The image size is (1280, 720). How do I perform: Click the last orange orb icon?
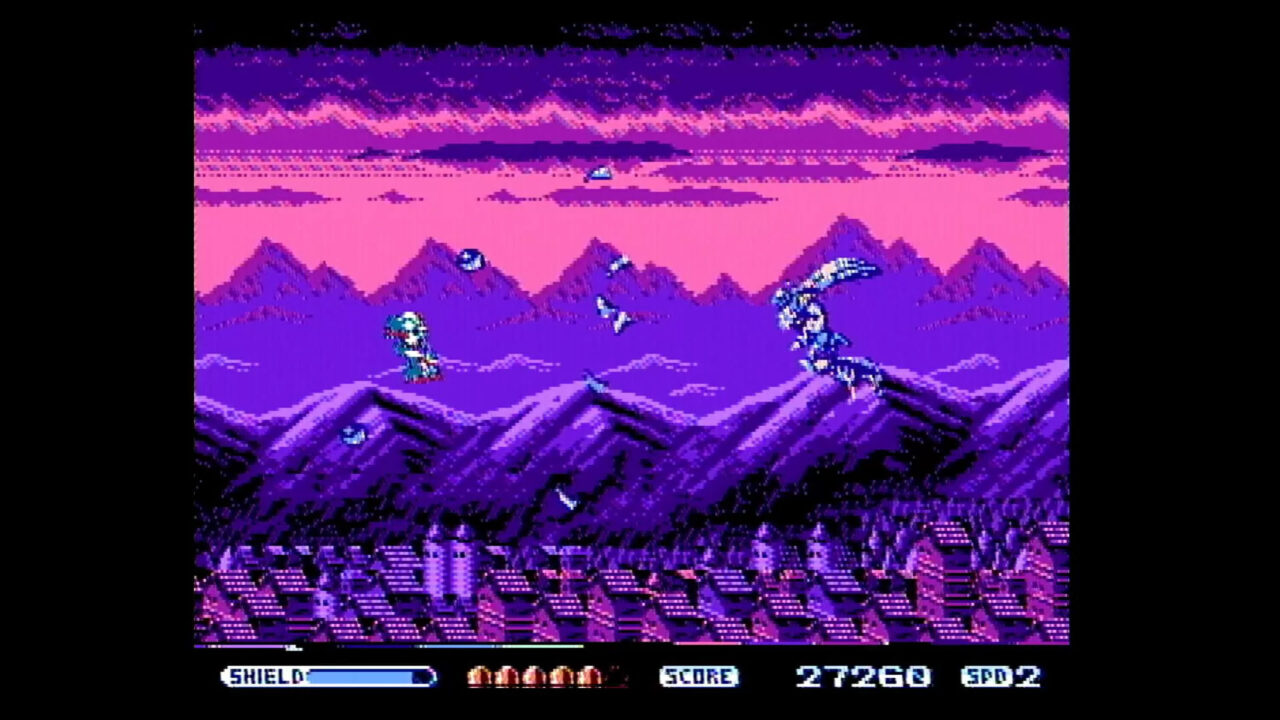click(x=588, y=677)
